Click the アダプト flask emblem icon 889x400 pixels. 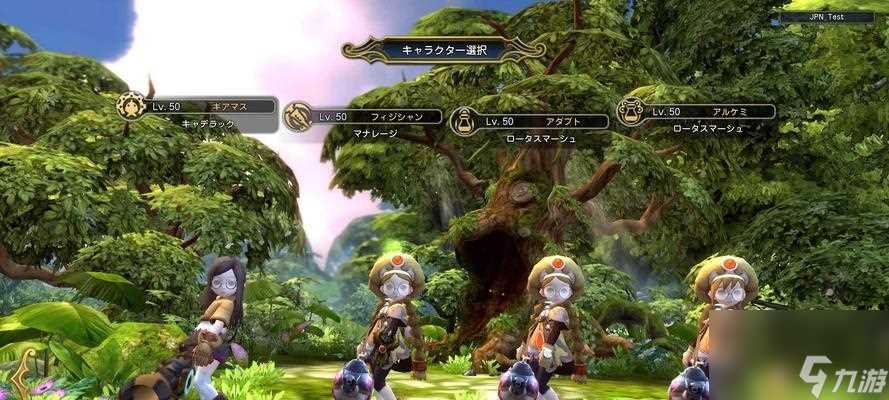(464, 122)
